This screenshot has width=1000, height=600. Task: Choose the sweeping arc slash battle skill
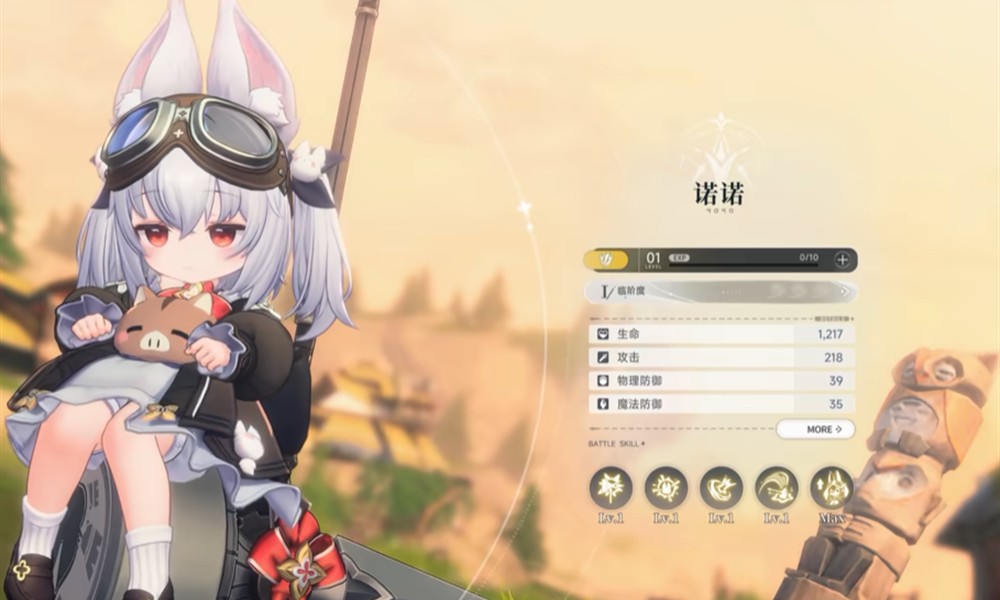pyautogui.click(x=776, y=487)
